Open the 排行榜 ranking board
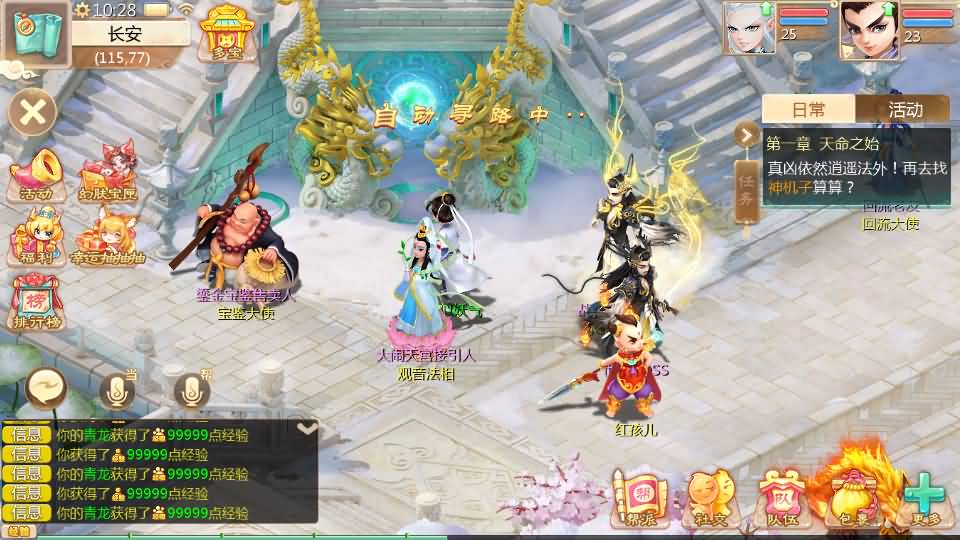The height and width of the screenshot is (540, 960). (x=37, y=302)
